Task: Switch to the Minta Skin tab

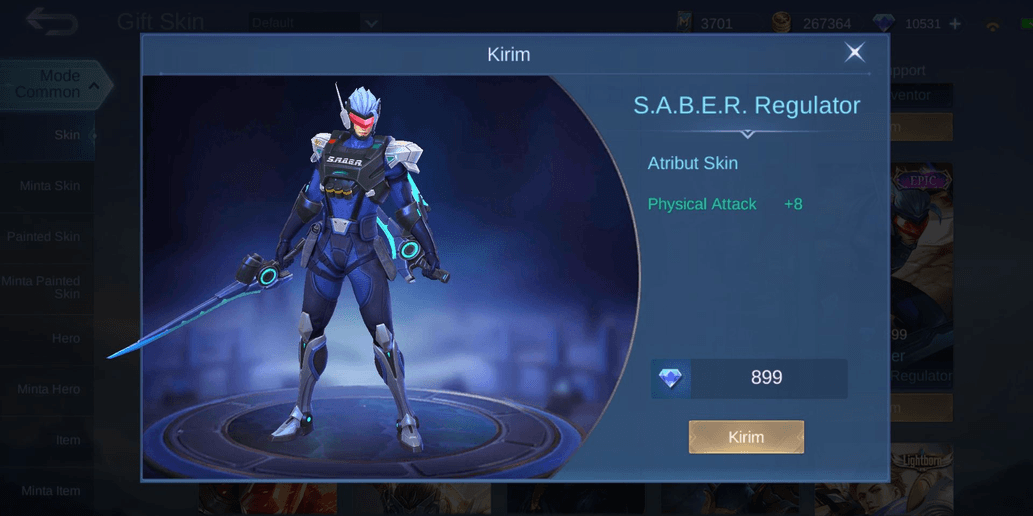Action: 50,186
